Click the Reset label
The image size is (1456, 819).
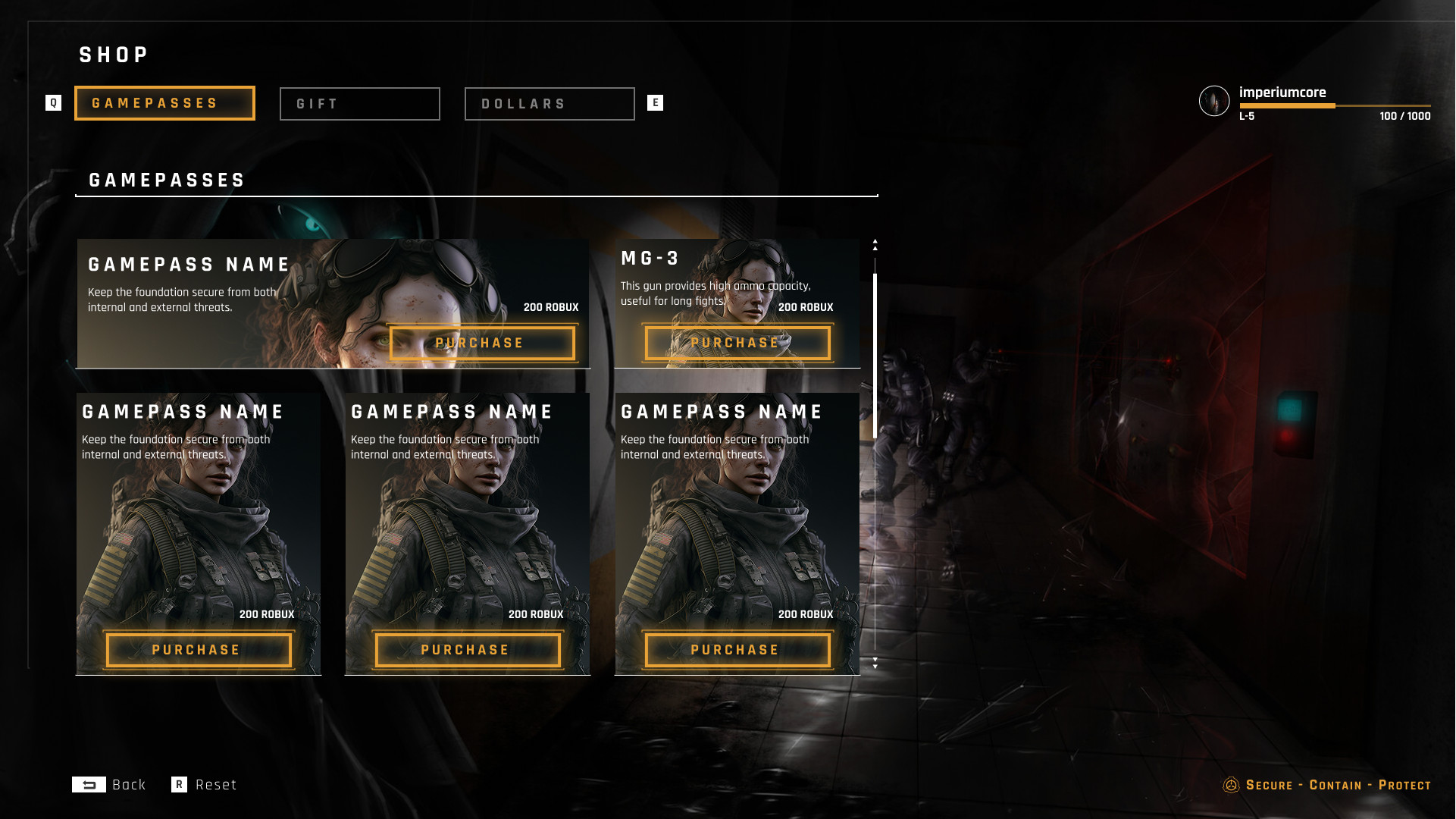[x=216, y=785]
